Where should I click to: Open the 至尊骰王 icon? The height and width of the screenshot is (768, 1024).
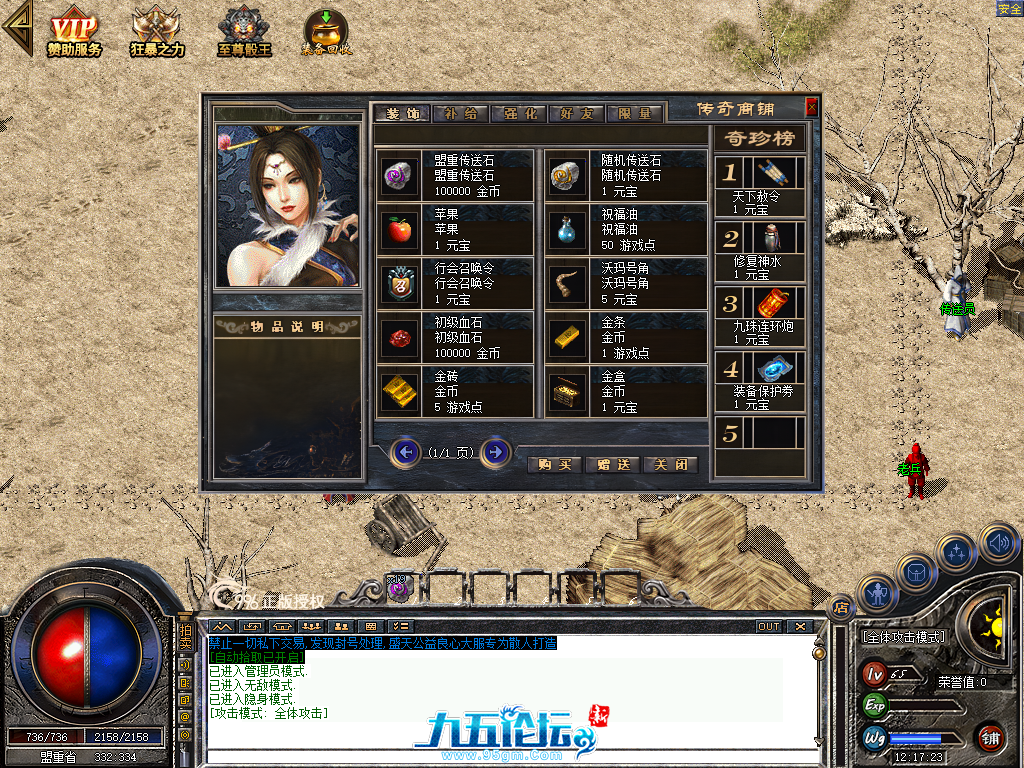(x=244, y=32)
